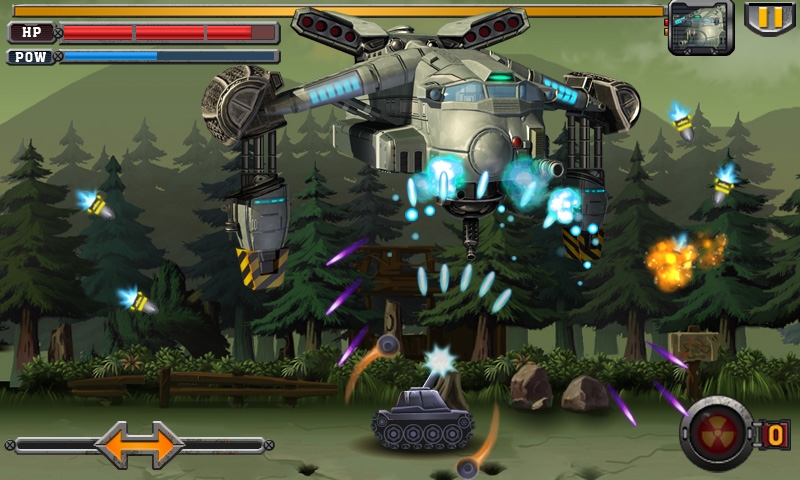Select the boss portrait thumbnail
Screen dimensions: 800x480
click(700, 27)
